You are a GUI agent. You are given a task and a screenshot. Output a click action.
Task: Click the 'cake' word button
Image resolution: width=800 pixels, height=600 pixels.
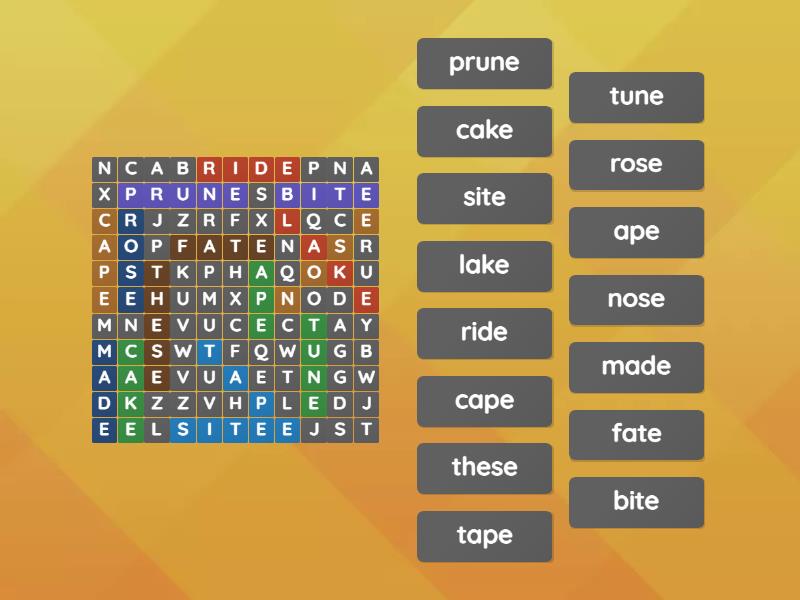click(484, 131)
